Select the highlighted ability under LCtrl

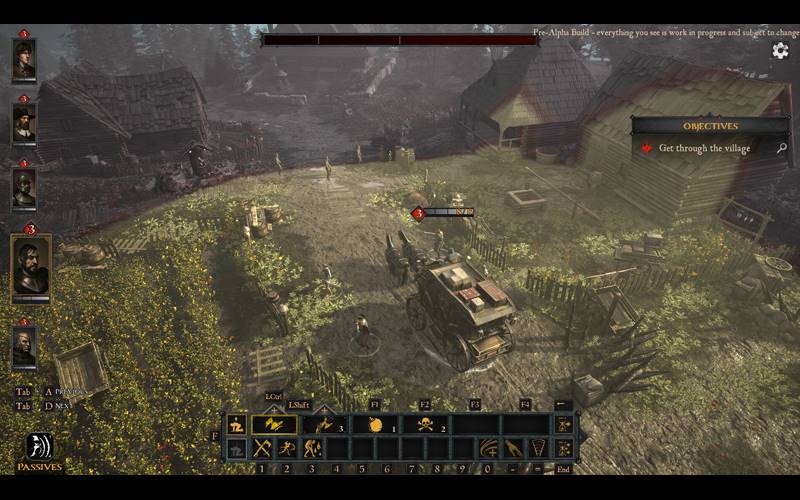pyautogui.click(x=273, y=424)
